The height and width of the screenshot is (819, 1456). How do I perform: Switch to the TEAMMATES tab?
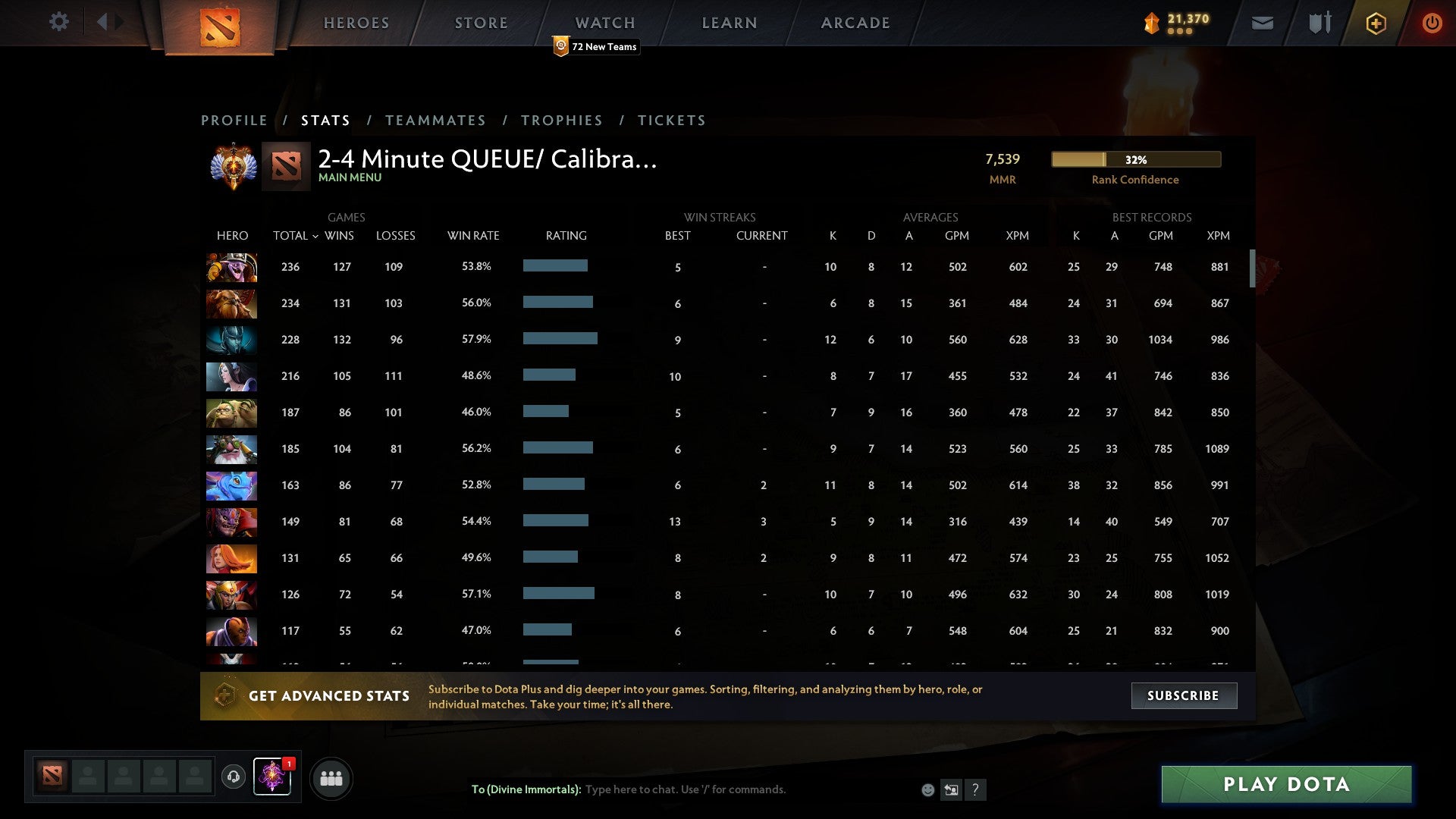point(435,120)
